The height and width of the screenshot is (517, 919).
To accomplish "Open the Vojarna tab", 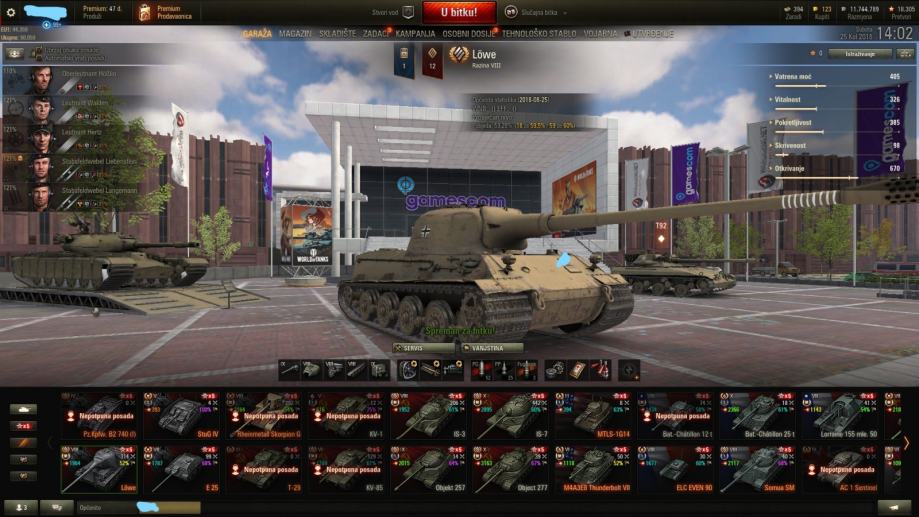I will tap(600, 33).
